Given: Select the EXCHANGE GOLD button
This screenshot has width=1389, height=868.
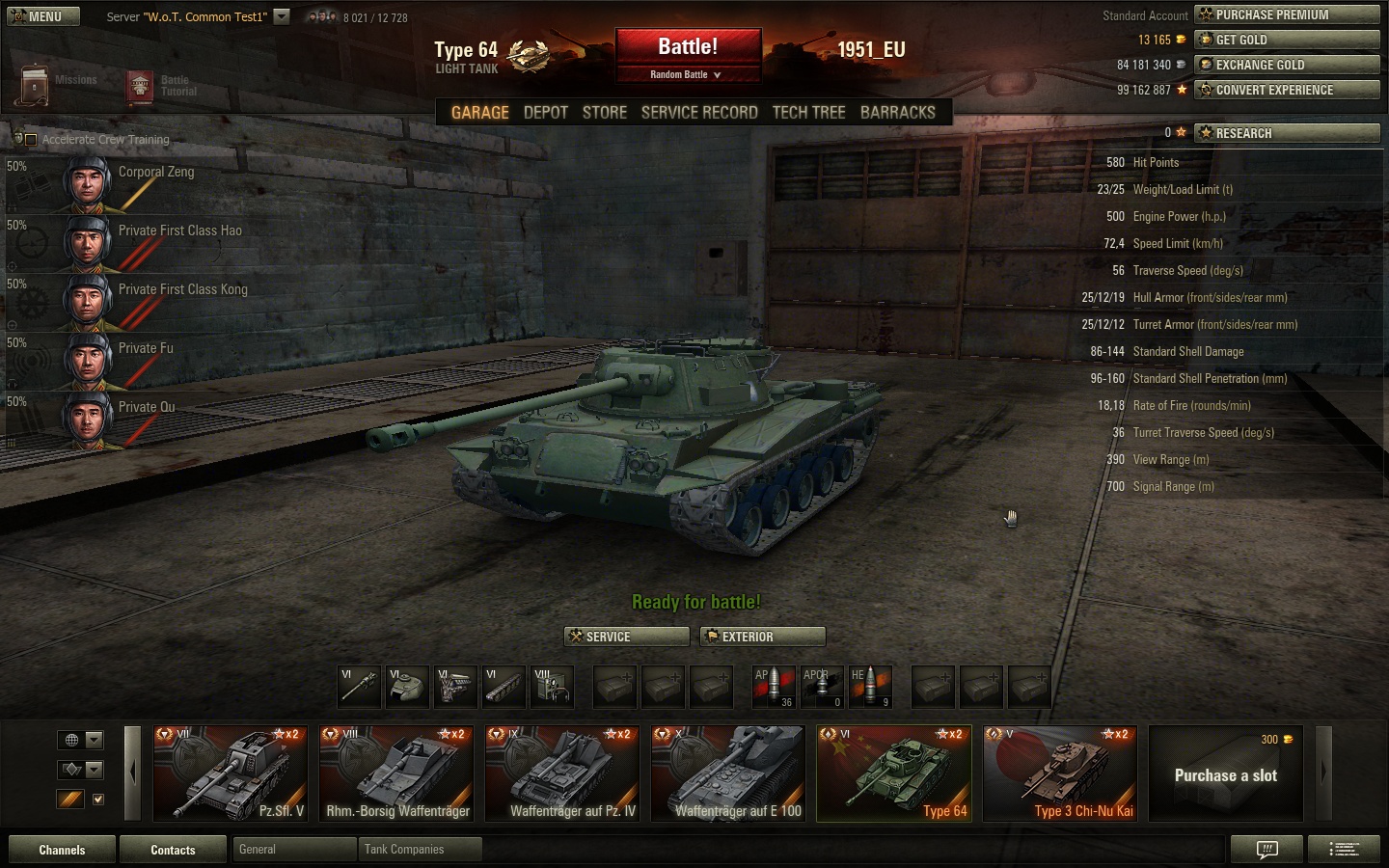Looking at the screenshot, I should coord(1287,65).
